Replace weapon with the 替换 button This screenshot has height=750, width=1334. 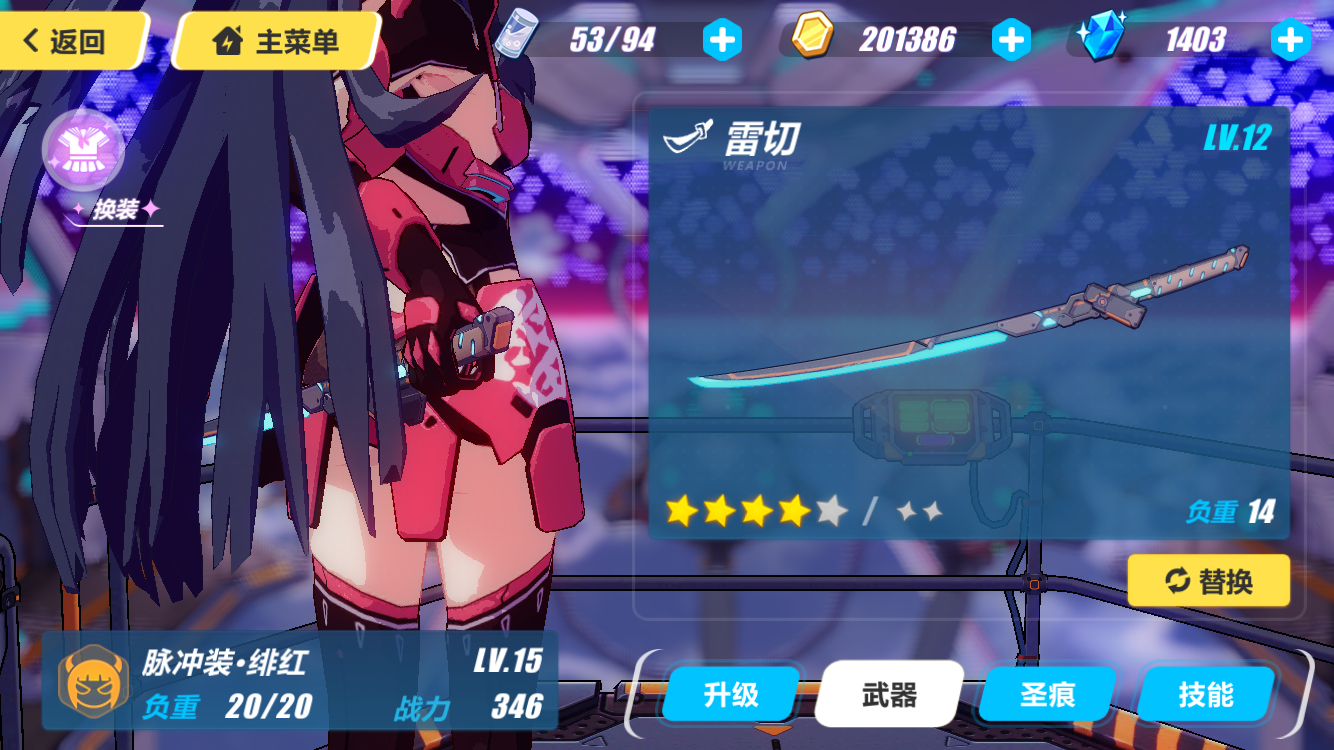point(1209,580)
